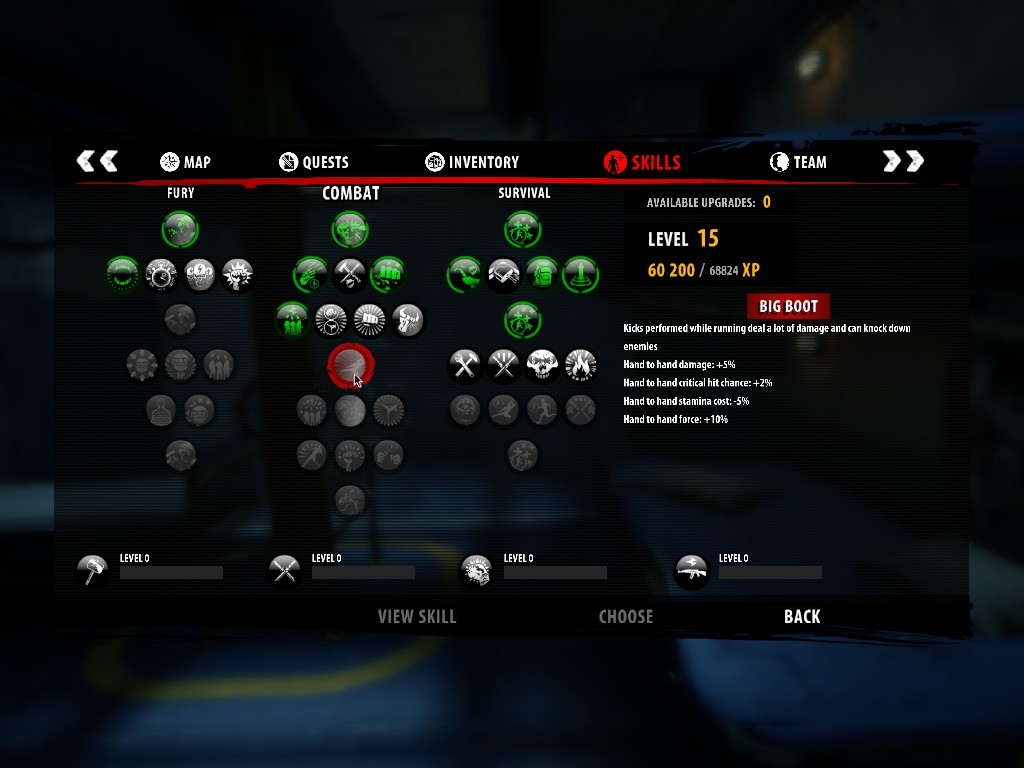Choose the flame skill in Survival tree
This screenshot has width=1024, height=768.
coord(581,366)
